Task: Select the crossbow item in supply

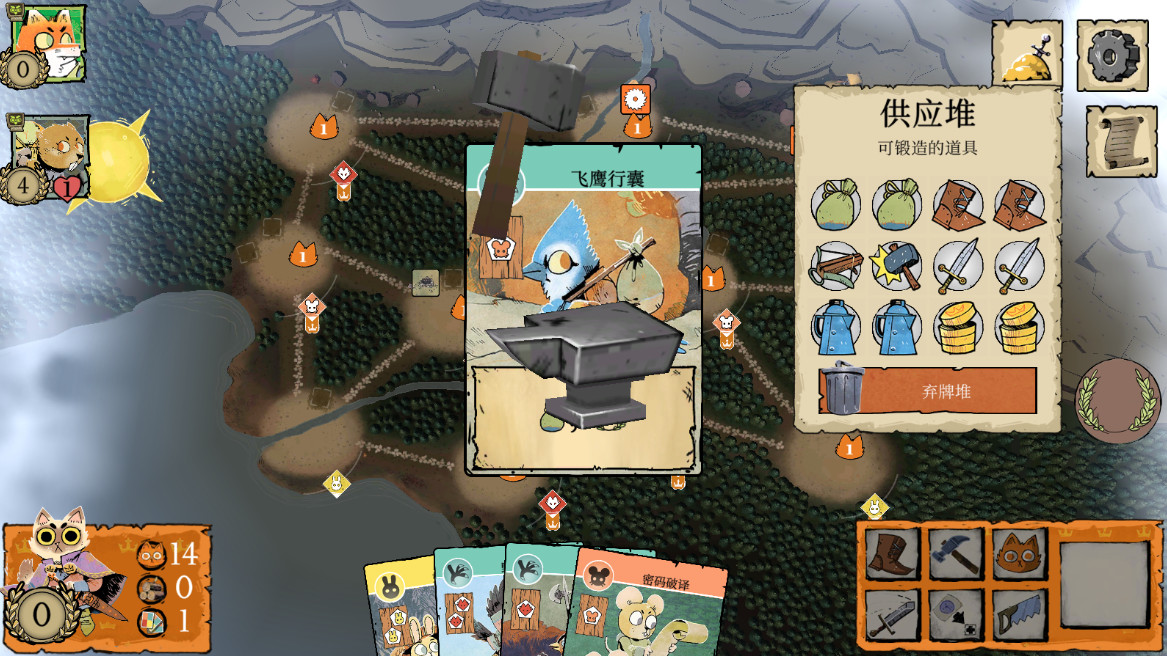Action: 837,267
